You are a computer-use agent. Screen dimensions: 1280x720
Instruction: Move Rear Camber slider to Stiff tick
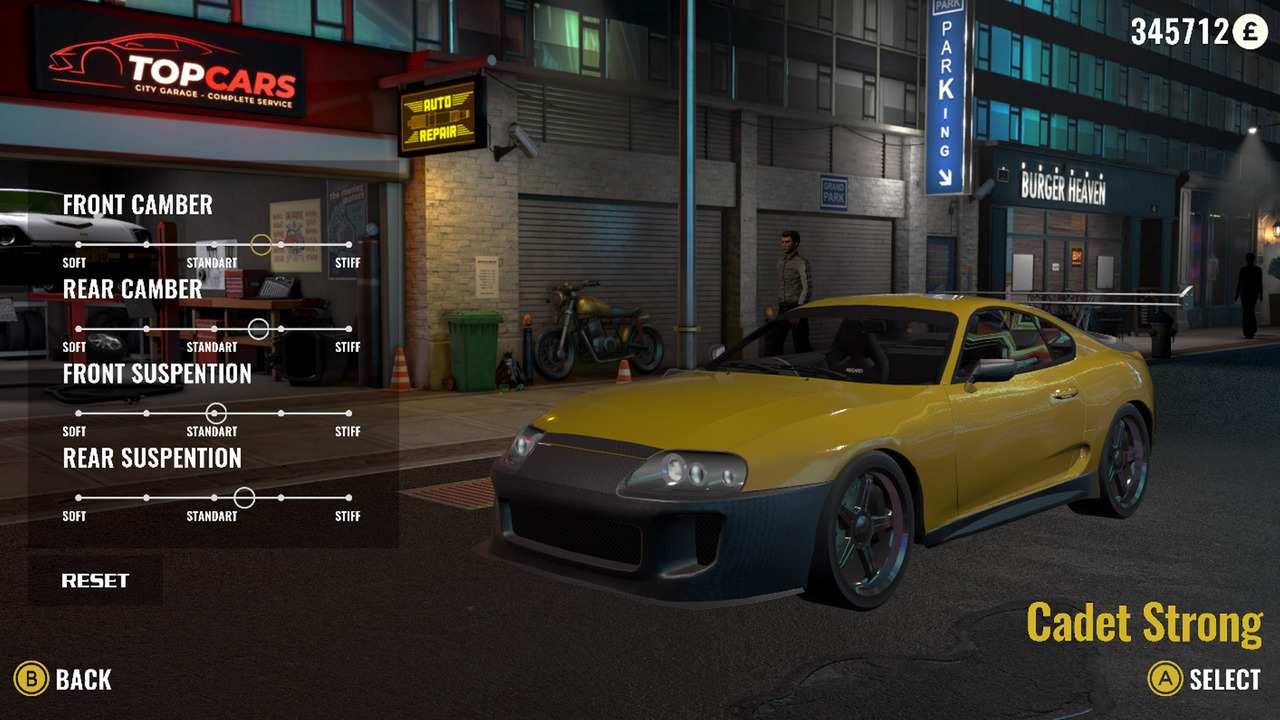[x=349, y=327]
